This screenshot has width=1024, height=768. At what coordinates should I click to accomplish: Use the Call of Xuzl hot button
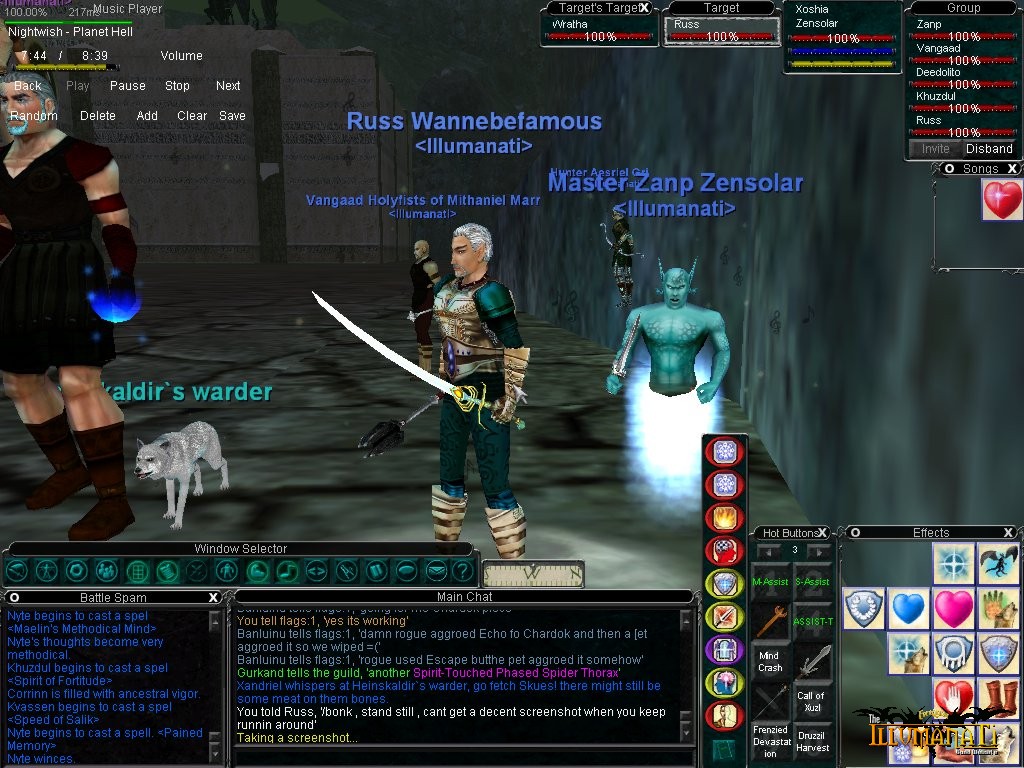point(811,701)
